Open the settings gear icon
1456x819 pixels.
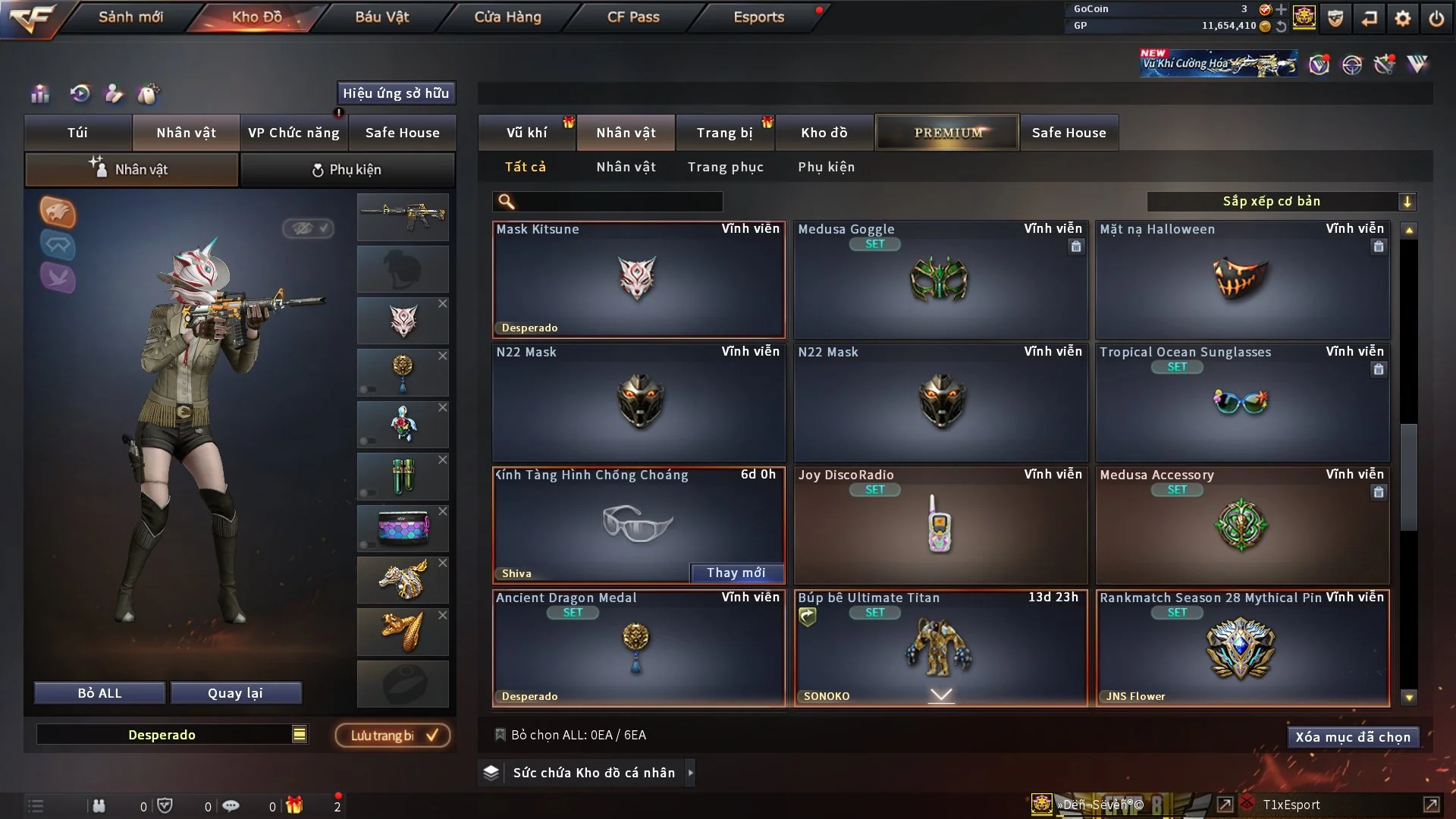(x=1402, y=18)
